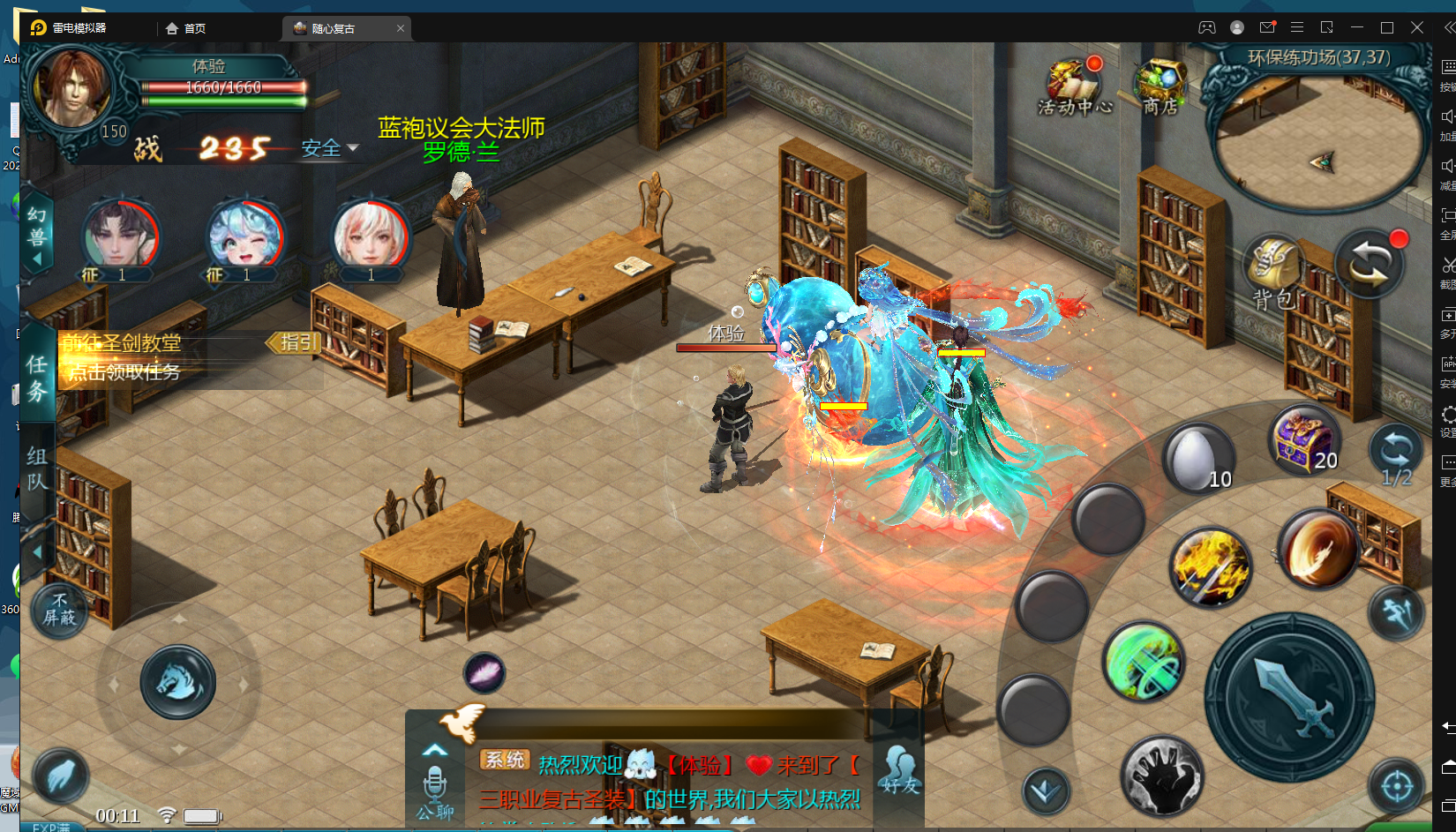Open the 商店 shop

1160,86
